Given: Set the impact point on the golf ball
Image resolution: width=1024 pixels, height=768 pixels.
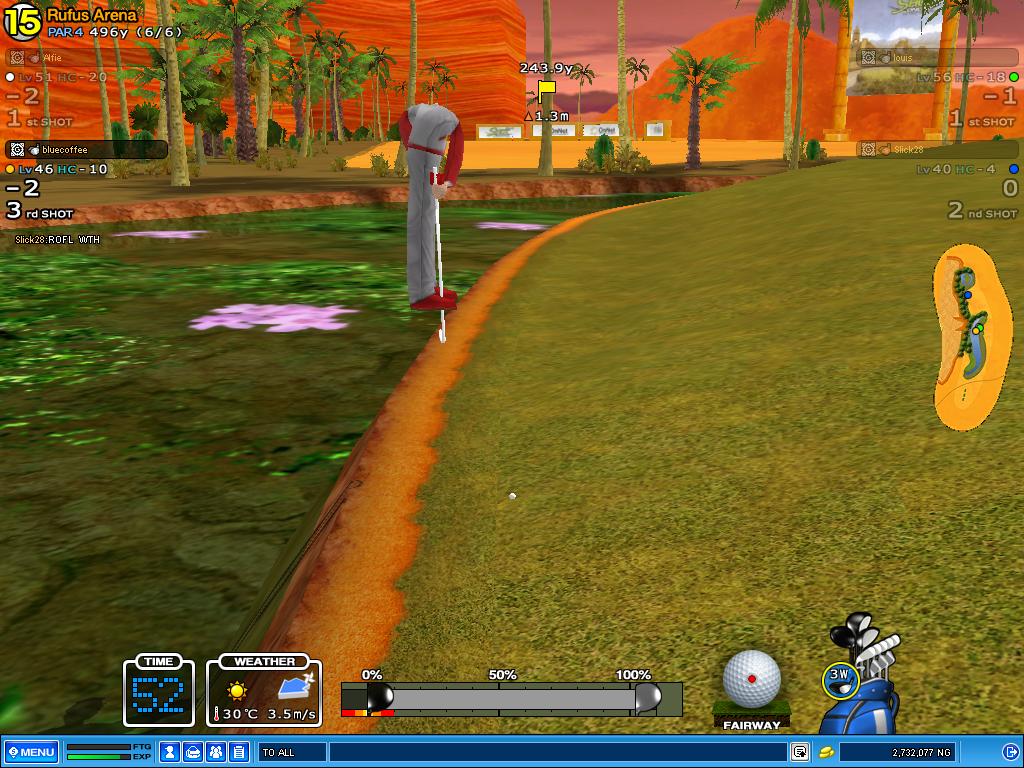Looking at the screenshot, I should point(752,679).
